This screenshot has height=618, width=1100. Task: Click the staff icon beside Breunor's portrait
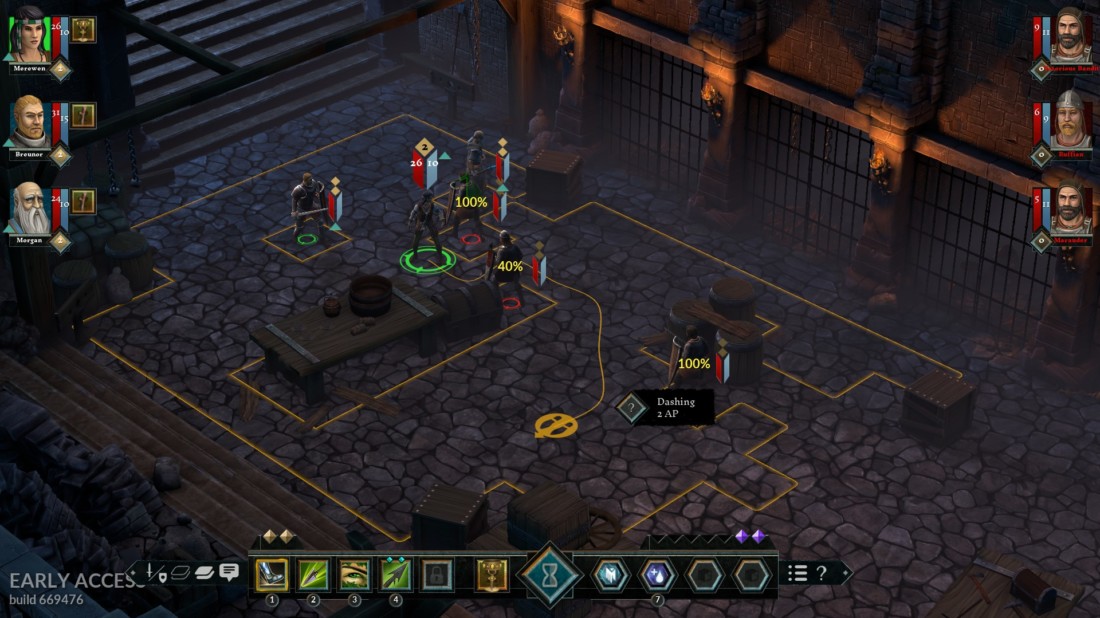(83, 116)
